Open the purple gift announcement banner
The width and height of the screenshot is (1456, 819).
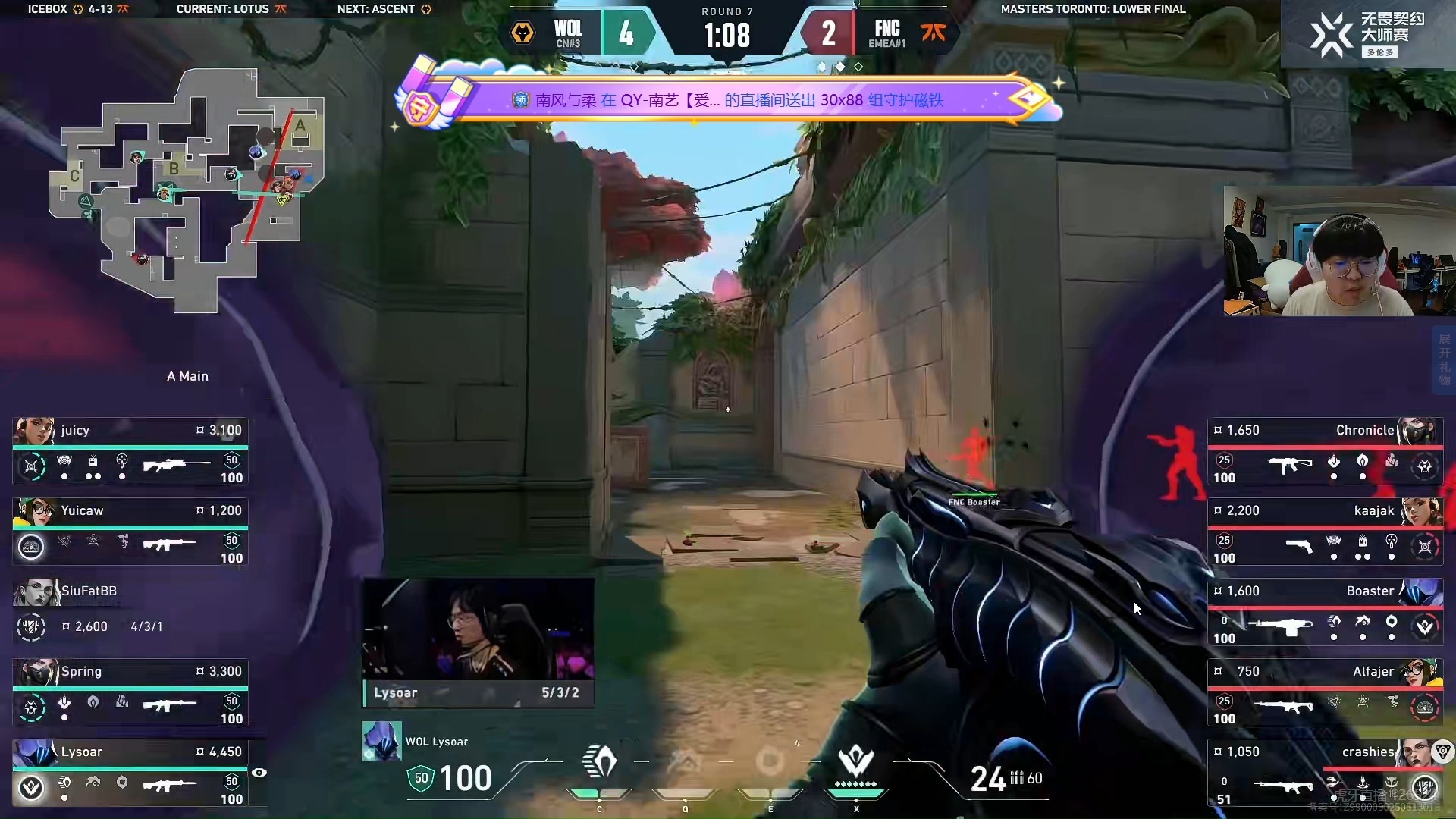(728, 99)
